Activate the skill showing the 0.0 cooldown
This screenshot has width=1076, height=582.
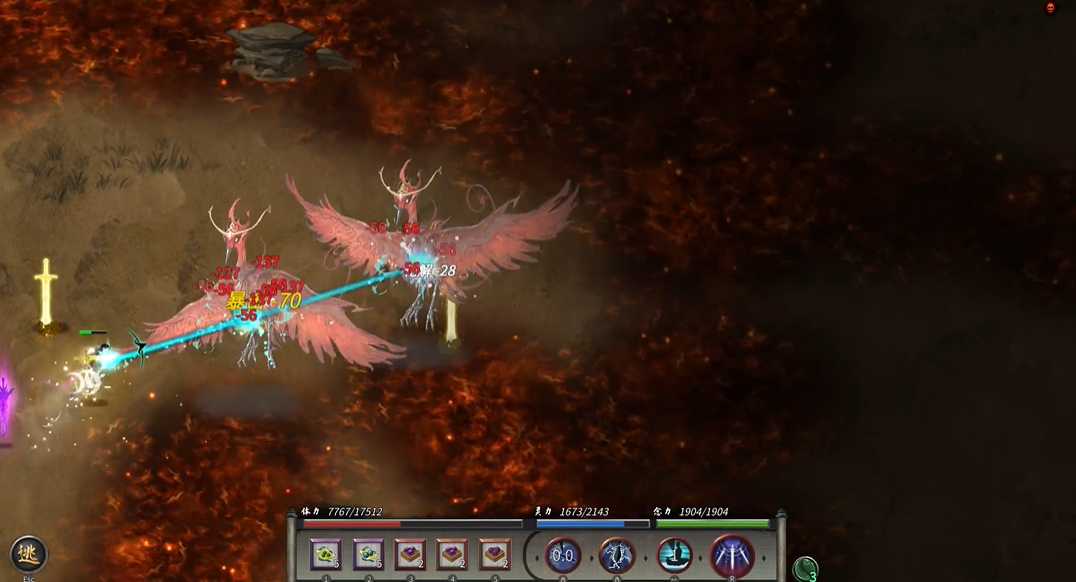563,555
